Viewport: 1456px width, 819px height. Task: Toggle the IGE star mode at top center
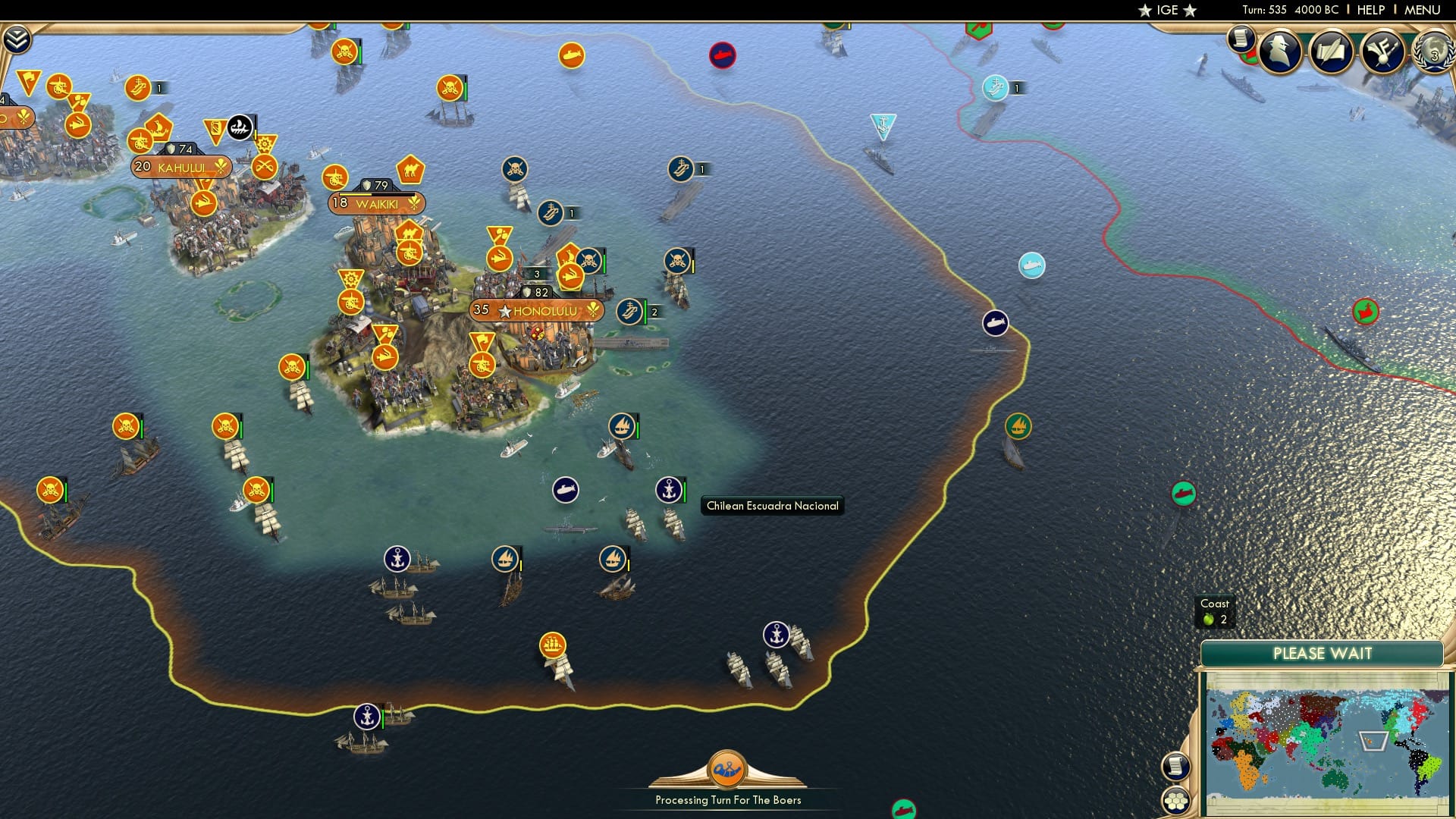tap(1166, 10)
